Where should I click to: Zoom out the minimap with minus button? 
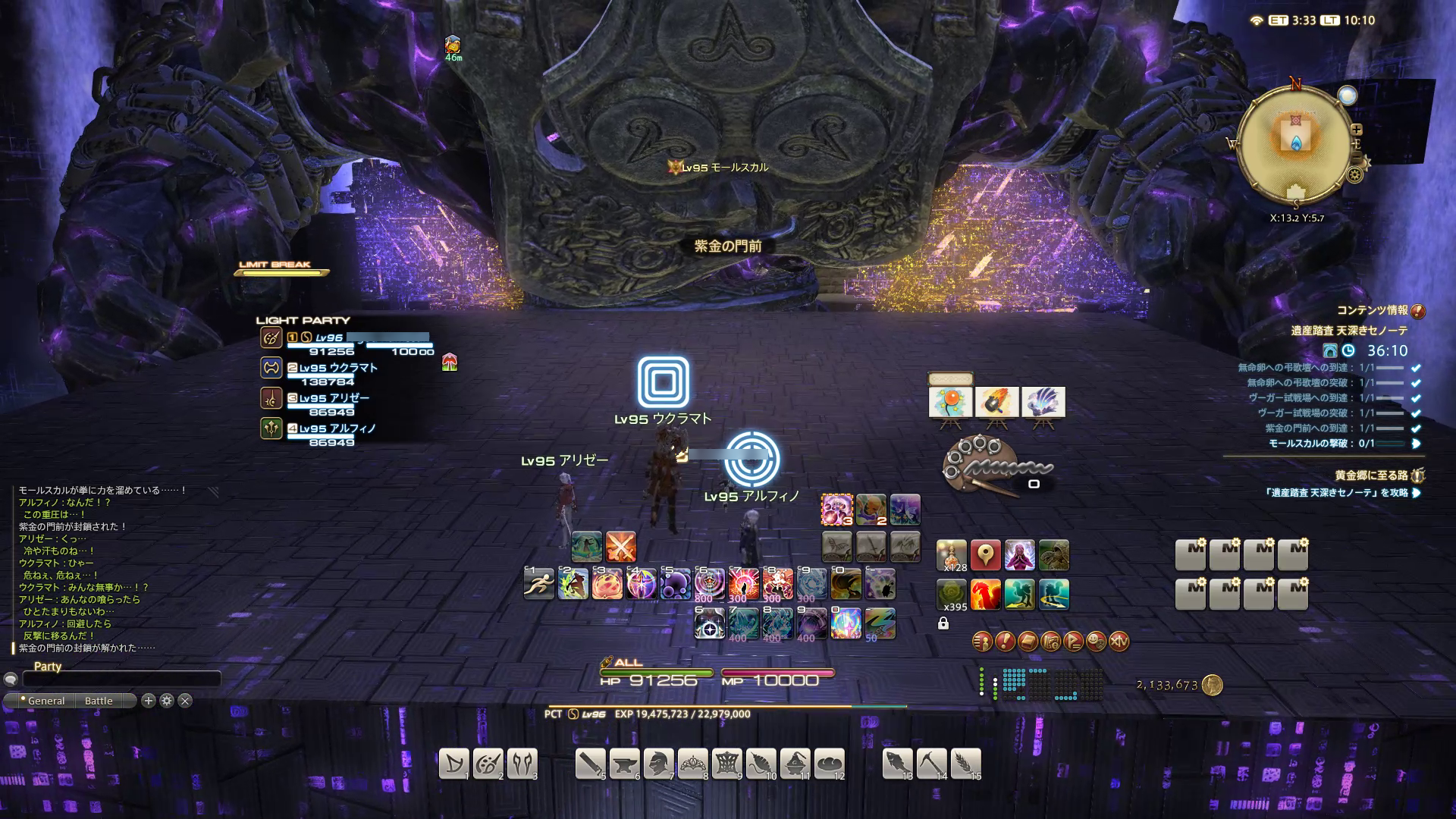[1357, 157]
